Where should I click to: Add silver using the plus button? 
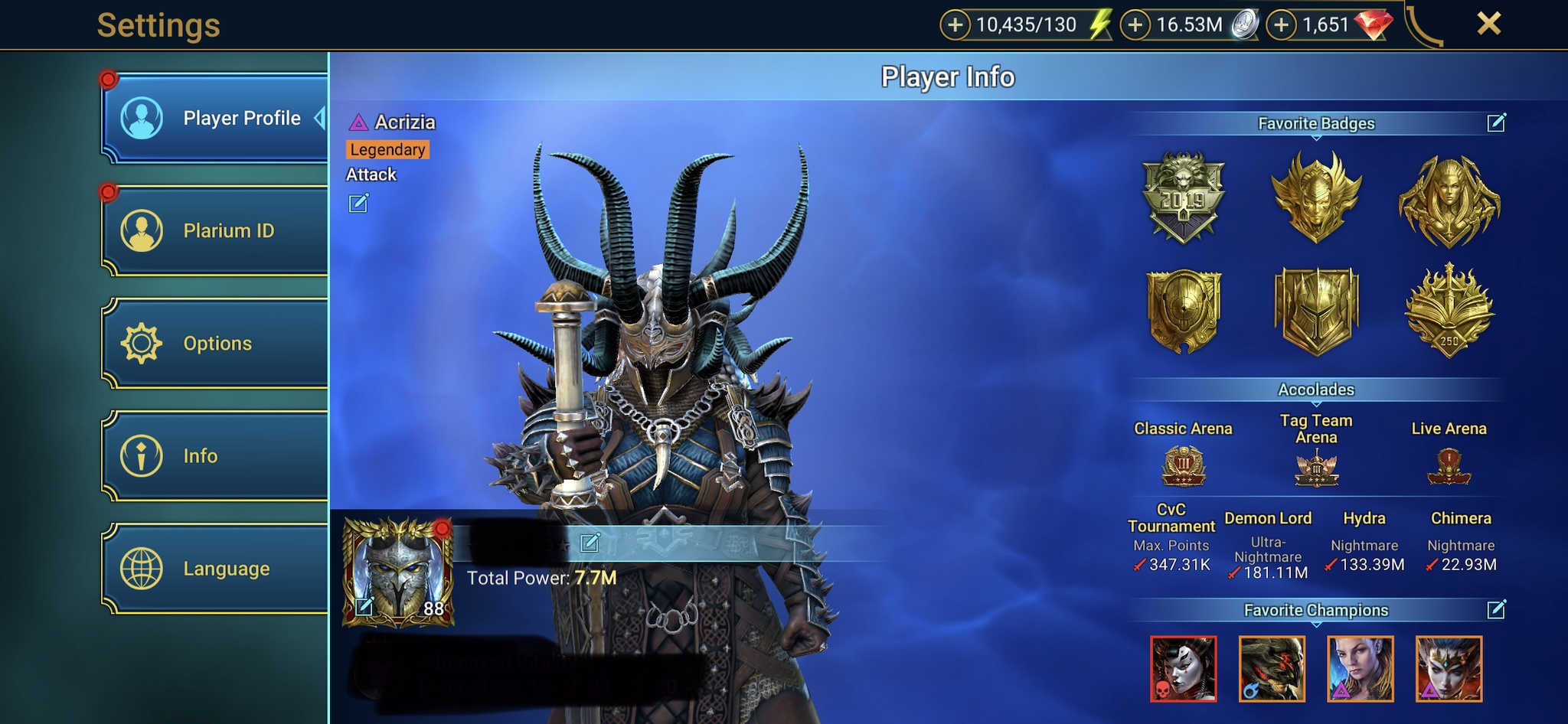point(1135,25)
